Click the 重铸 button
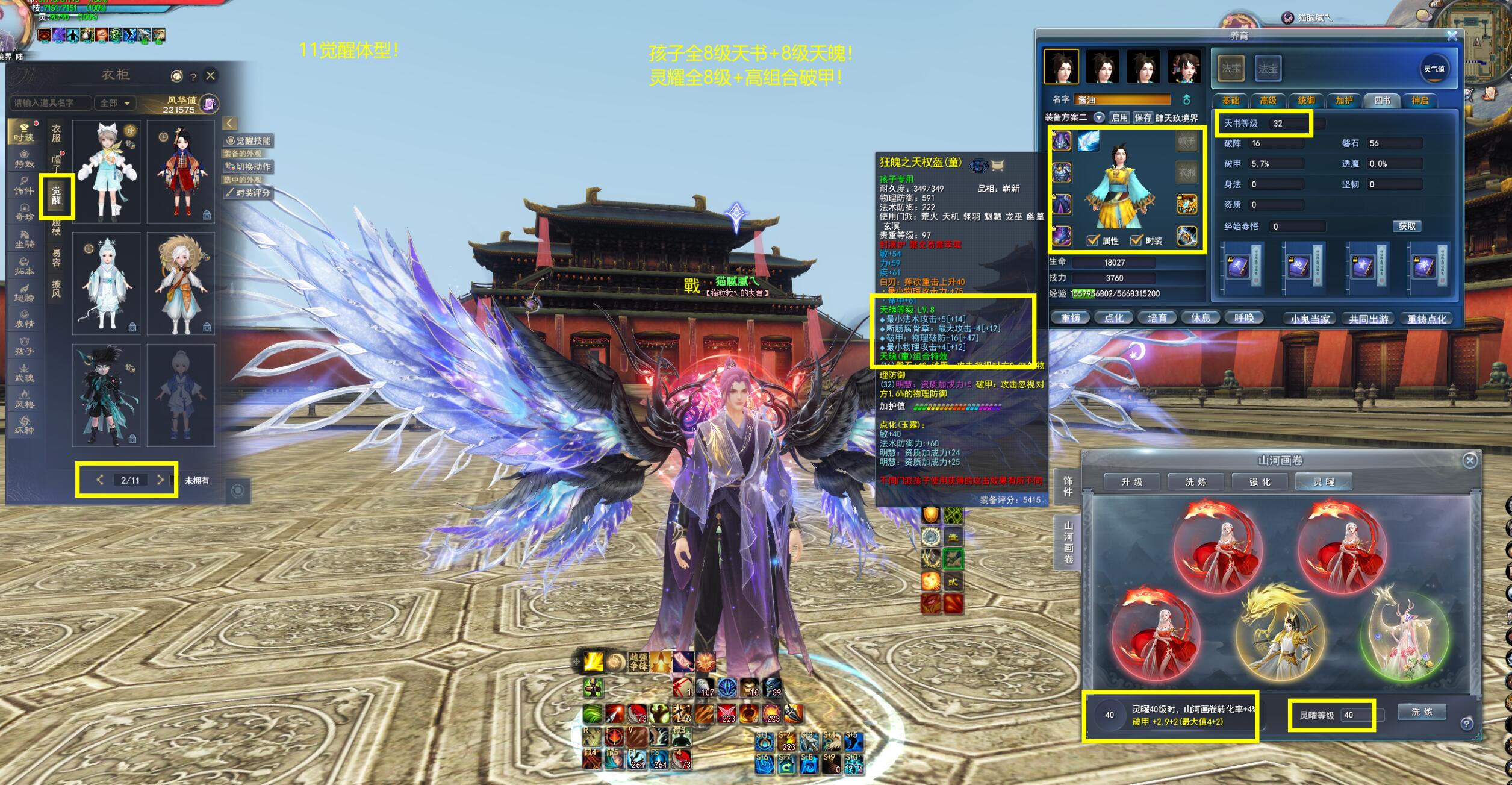 pos(1071,318)
